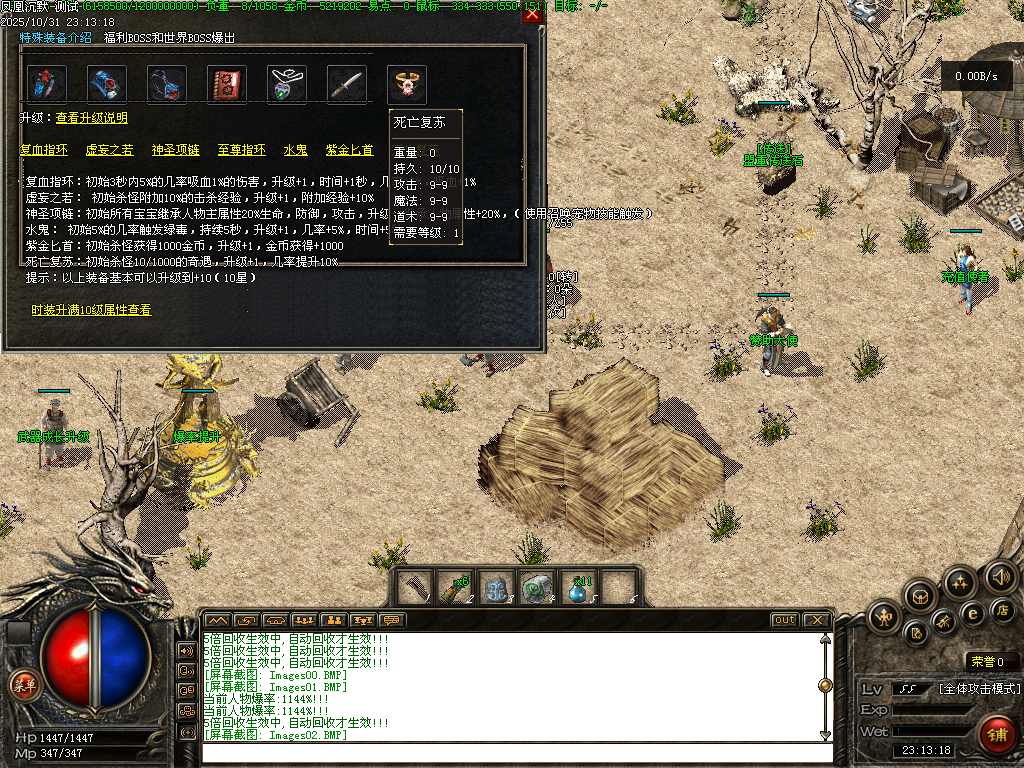
Task: Use the blue potion hotbar slot
Action: coord(580,588)
